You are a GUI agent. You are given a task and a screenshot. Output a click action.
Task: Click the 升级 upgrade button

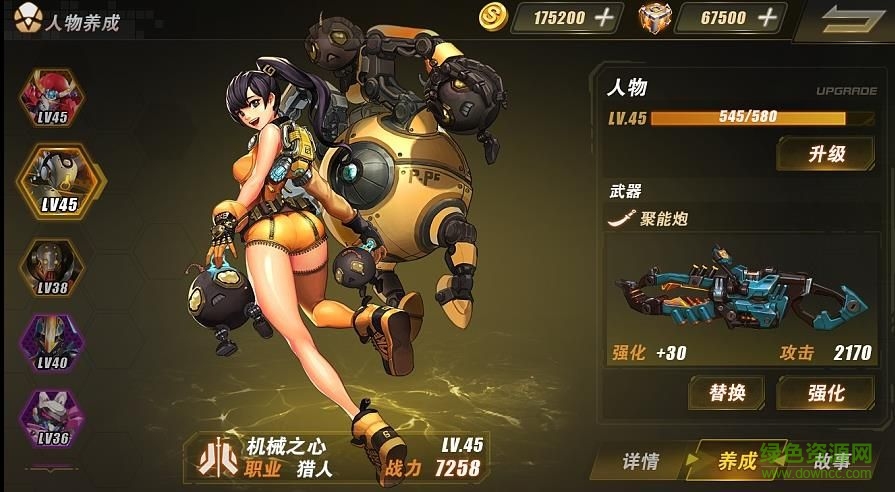tap(825, 154)
